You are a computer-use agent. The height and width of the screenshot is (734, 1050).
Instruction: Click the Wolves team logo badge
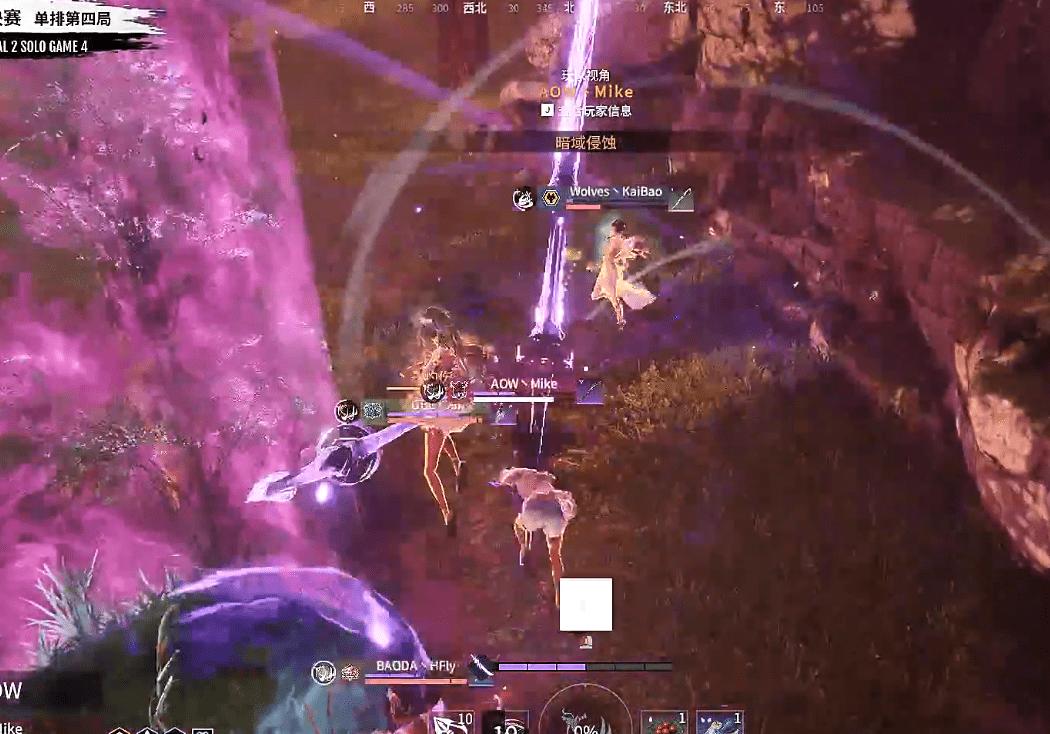[548, 198]
